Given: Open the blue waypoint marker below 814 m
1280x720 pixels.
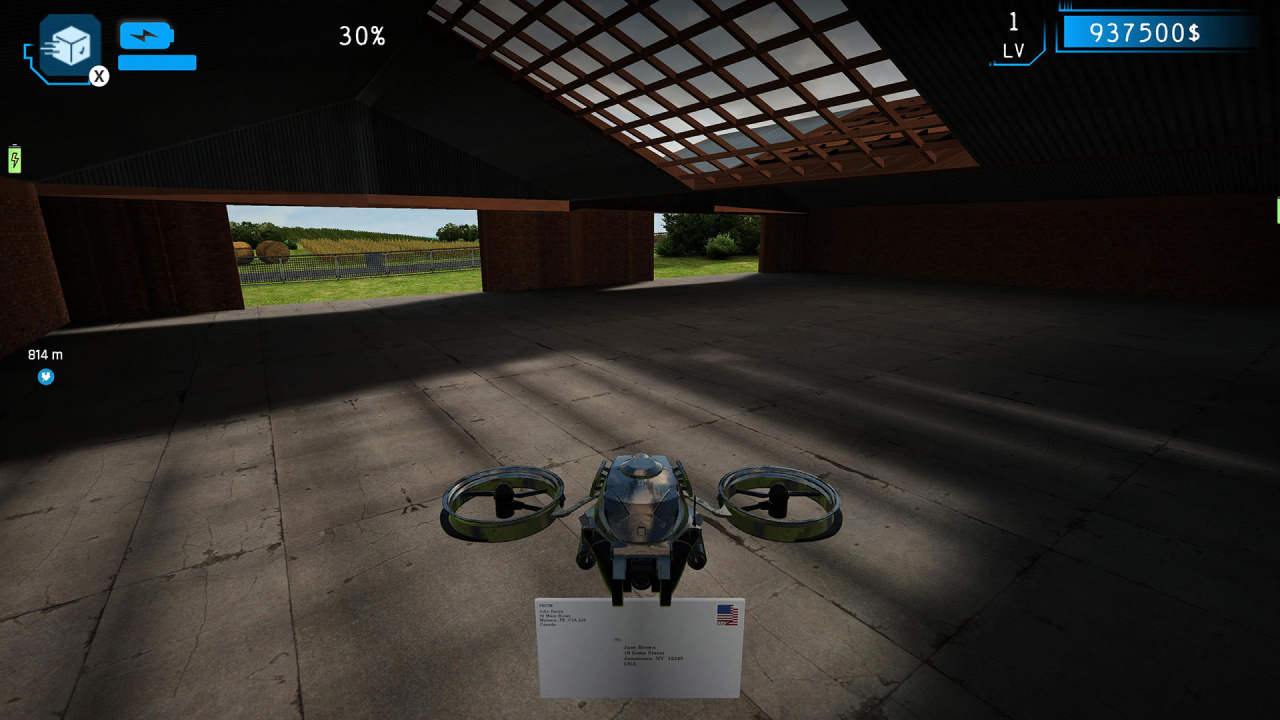Looking at the screenshot, I should tap(46, 377).
